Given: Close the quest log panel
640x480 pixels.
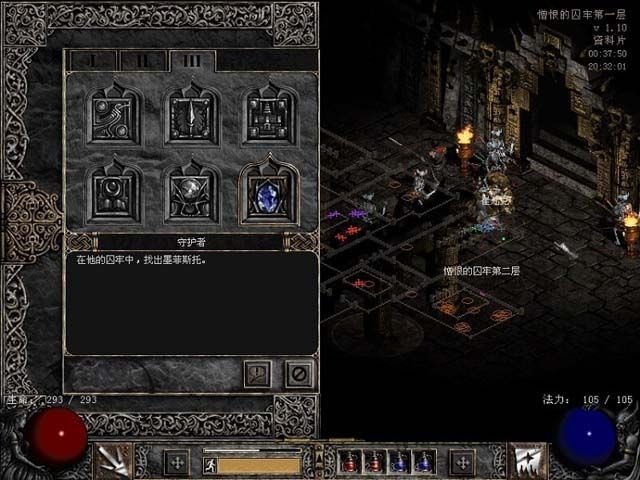Looking at the screenshot, I should point(297,374).
